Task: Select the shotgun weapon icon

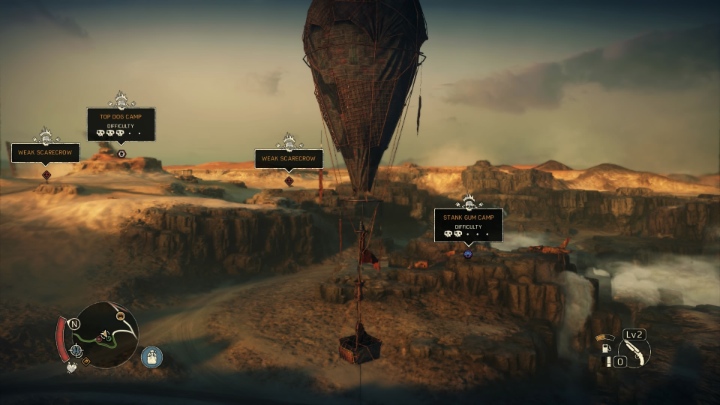Action: pyautogui.click(x=634, y=352)
